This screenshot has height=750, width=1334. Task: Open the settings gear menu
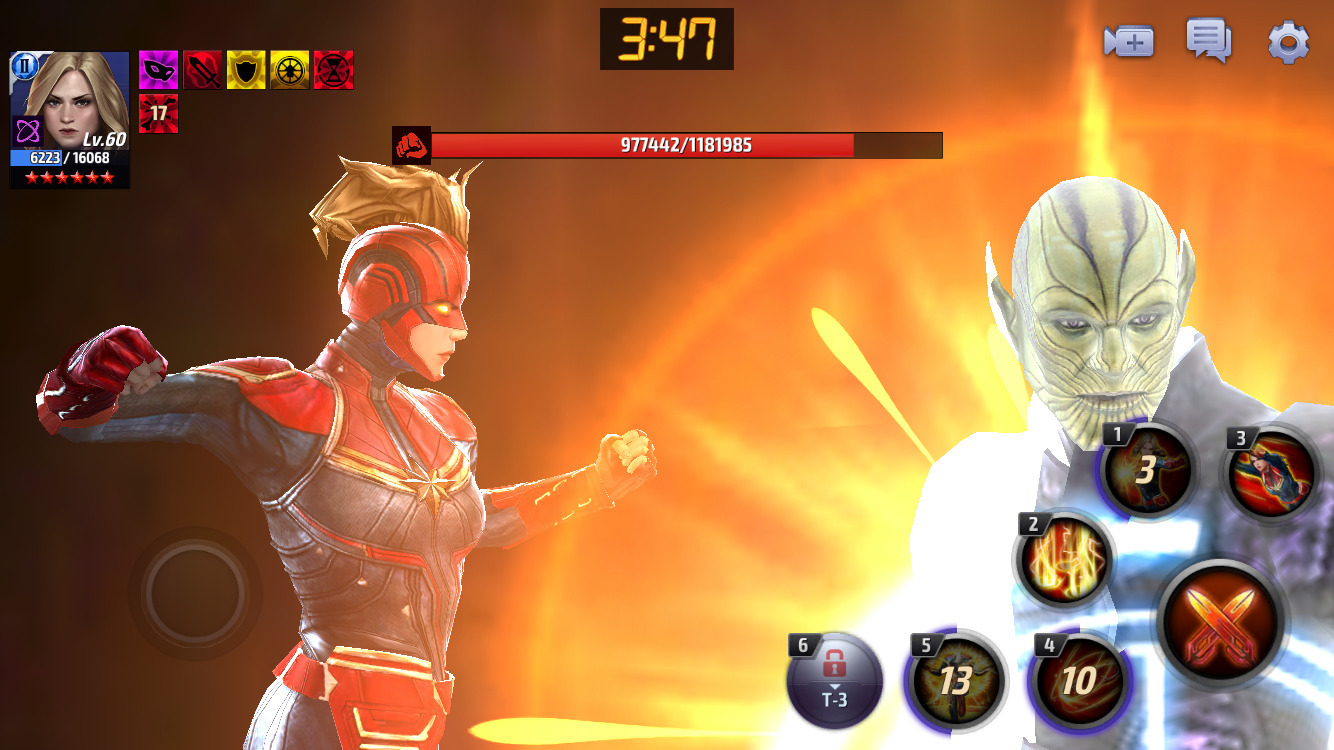coord(1288,41)
